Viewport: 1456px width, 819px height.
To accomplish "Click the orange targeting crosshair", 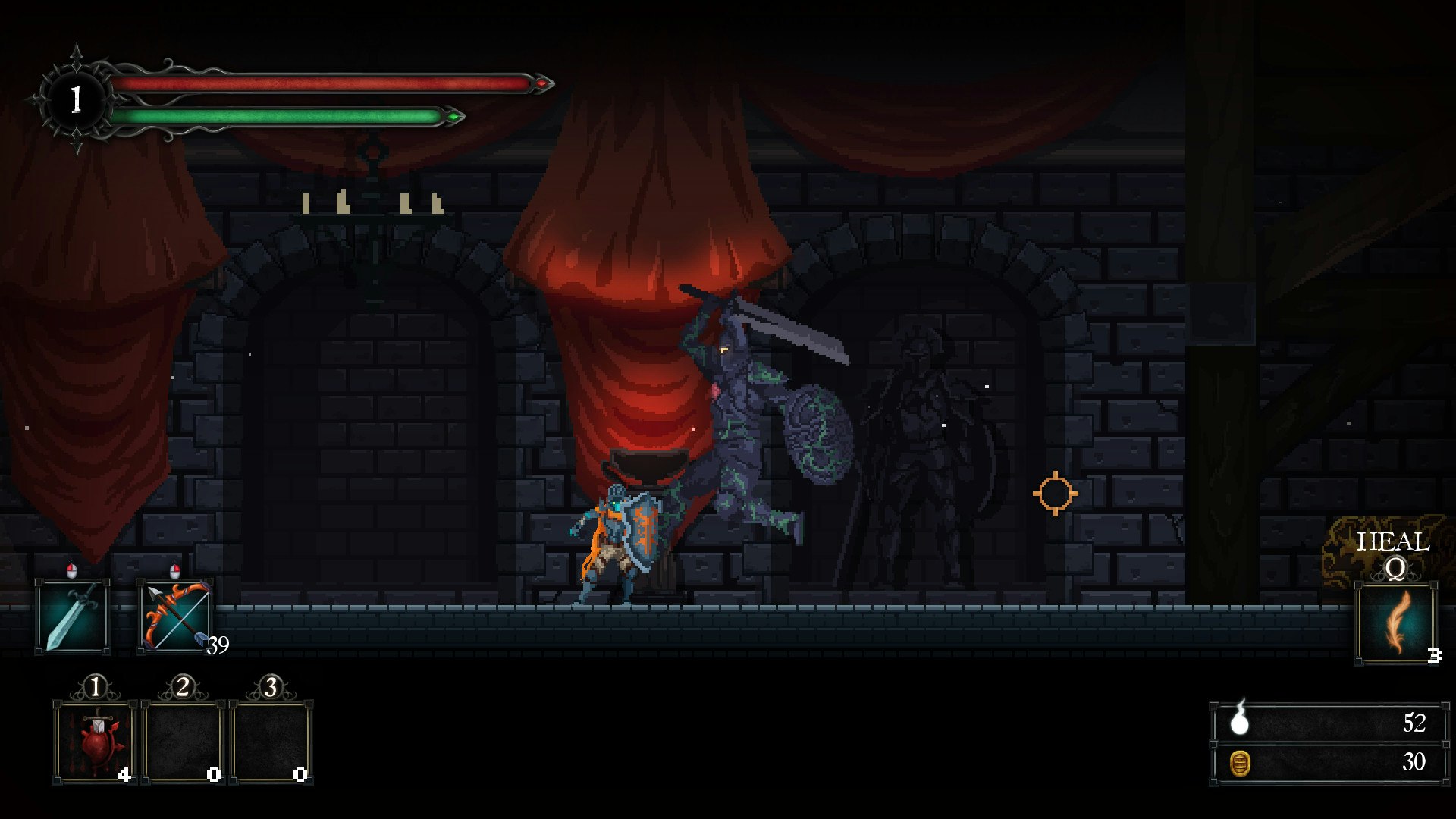I will (1057, 493).
